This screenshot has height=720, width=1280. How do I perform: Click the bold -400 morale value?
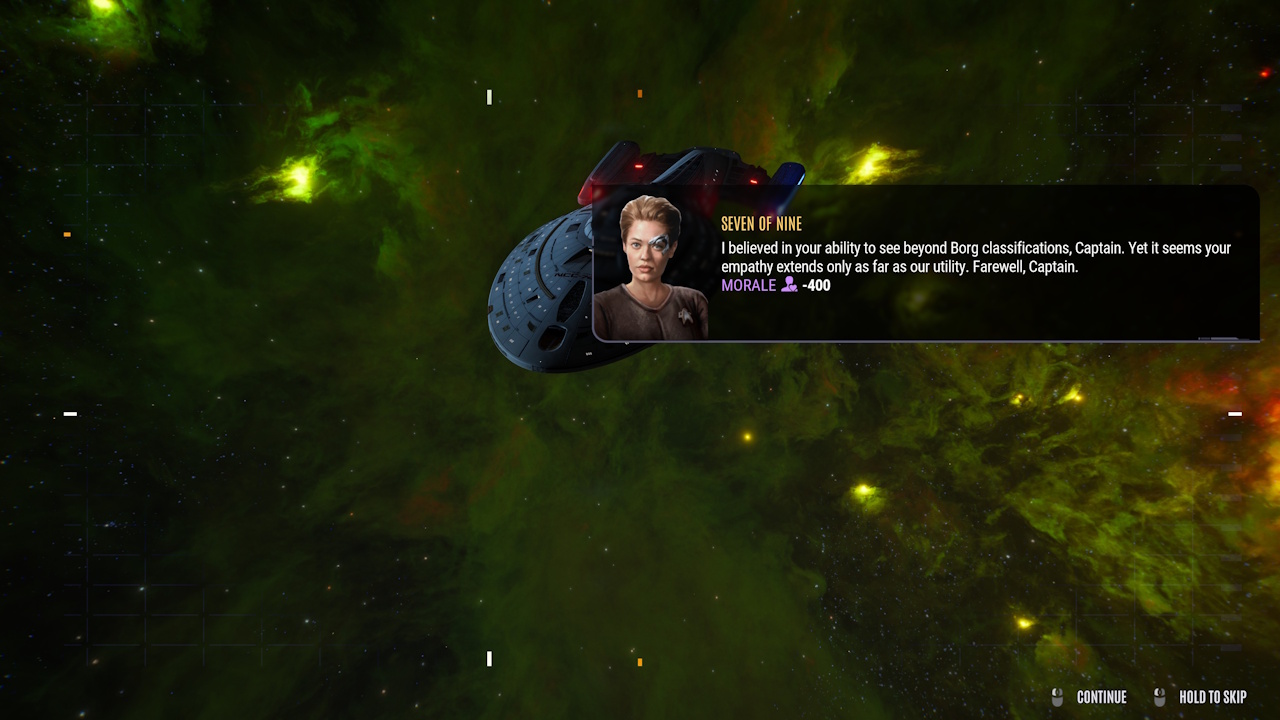click(x=817, y=285)
